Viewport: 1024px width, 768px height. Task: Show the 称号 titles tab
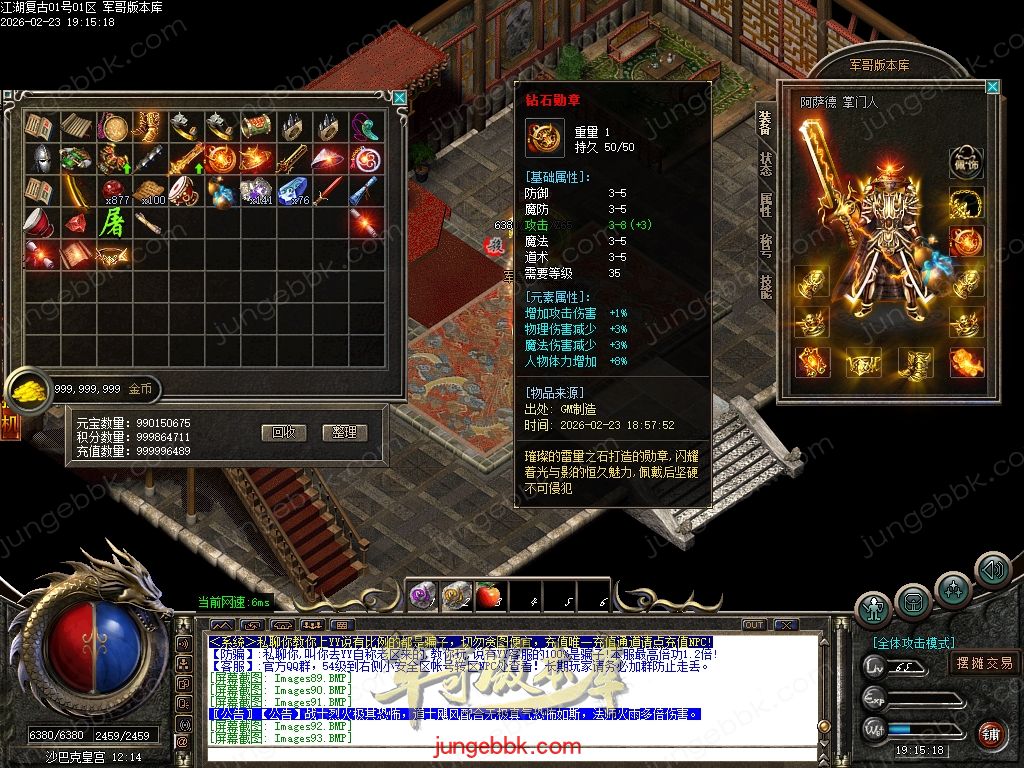coord(765,245)
